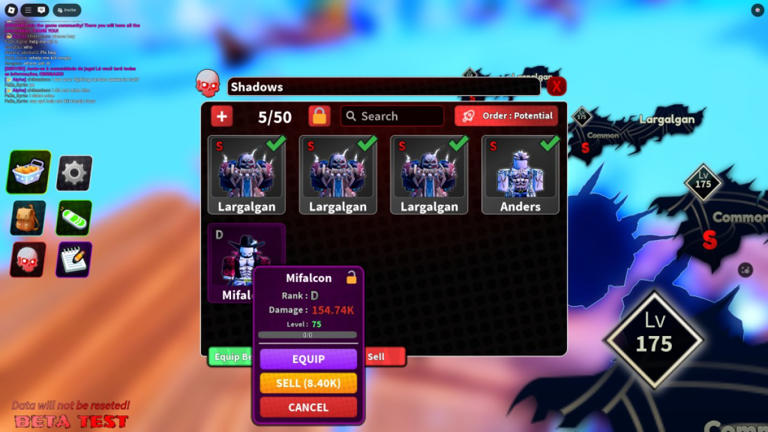This screenshot has width=768, height=432.
Task: Open the Roblox menu logo button
Action: pyautogui.click(x=11, y=10)
